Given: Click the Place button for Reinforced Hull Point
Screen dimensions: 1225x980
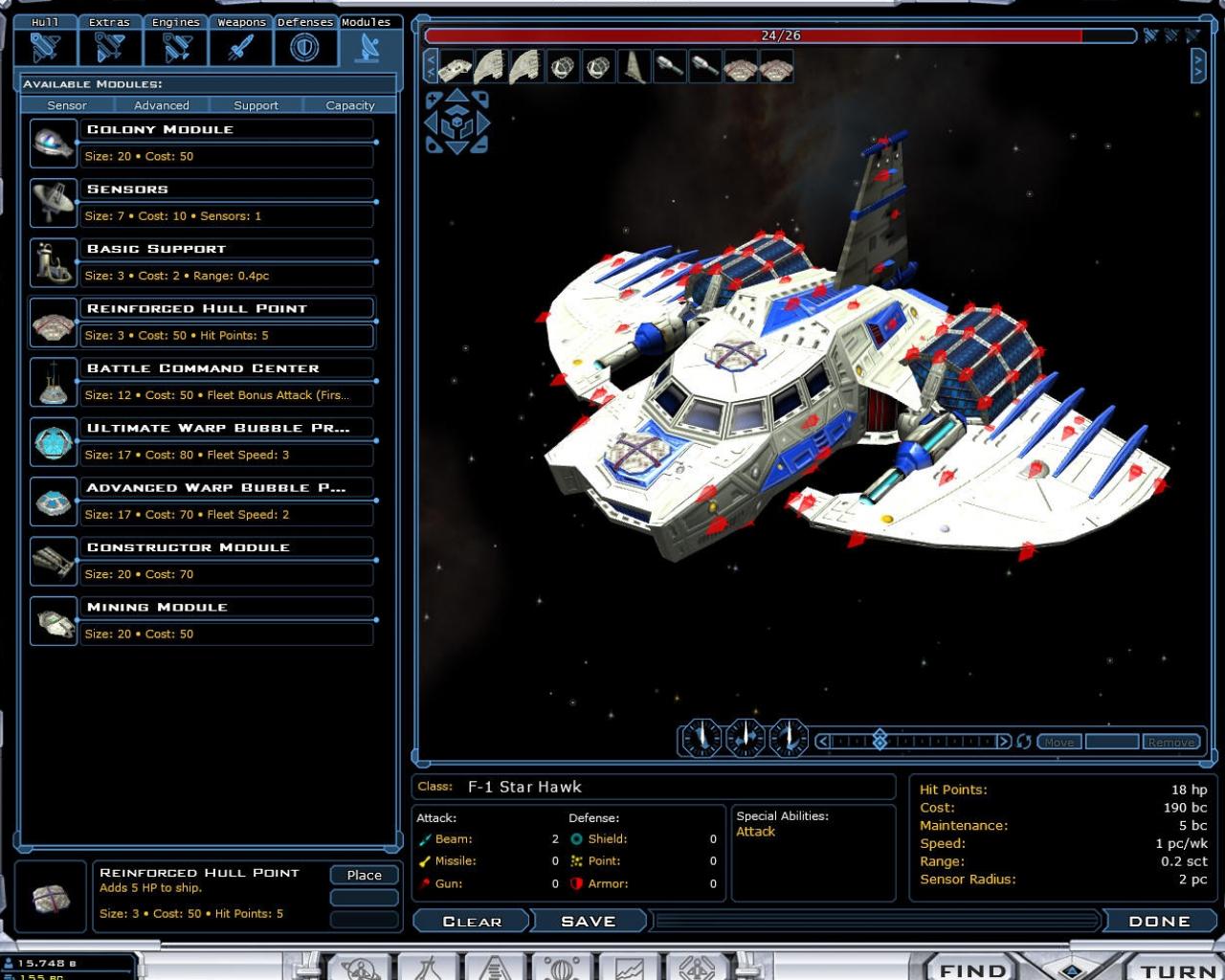Looking at the screenshot, I should coord(364,875).
